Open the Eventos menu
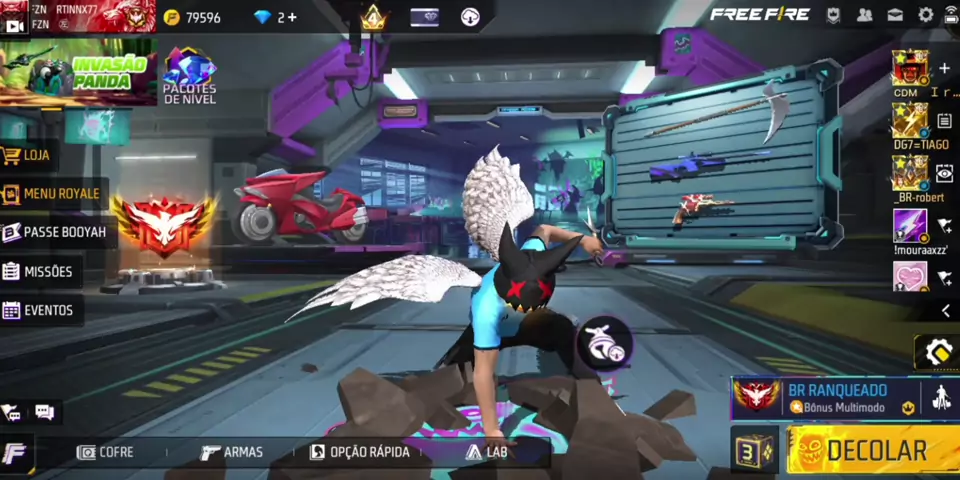 pos(40,310)
